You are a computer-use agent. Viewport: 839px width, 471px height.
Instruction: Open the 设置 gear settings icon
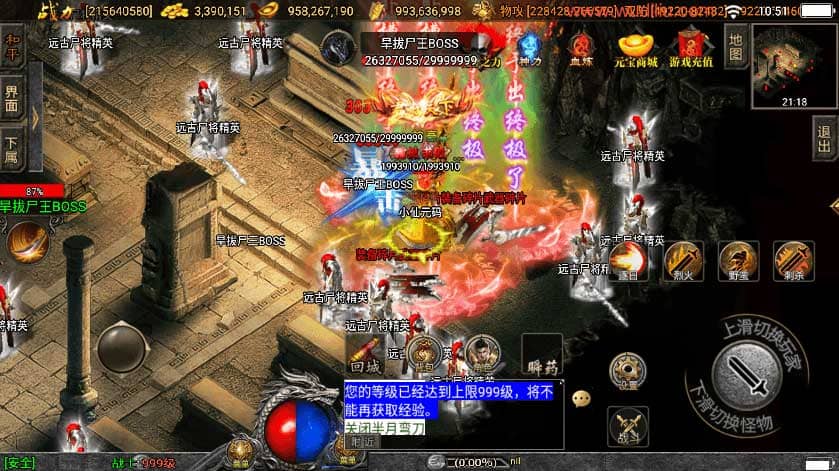click(629, 371)
